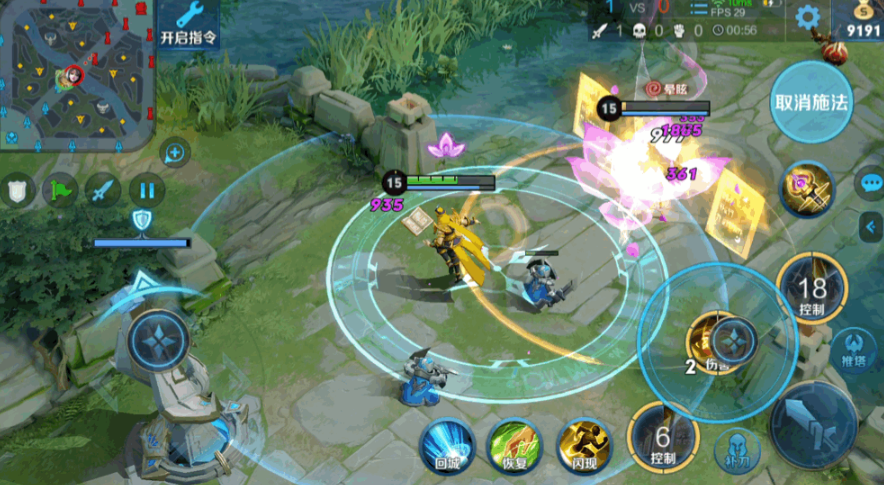Tap the white shield signal button
Screen dimensions: 884x485
click(x=17, y=189)
